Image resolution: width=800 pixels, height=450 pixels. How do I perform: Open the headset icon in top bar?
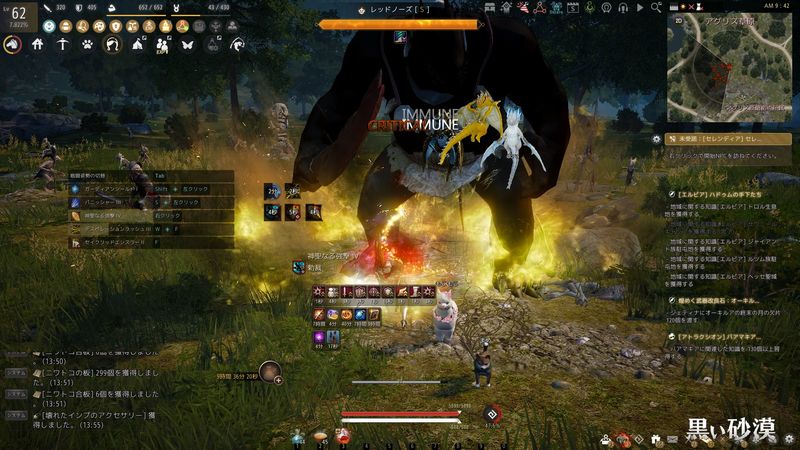tap(623, 8)
